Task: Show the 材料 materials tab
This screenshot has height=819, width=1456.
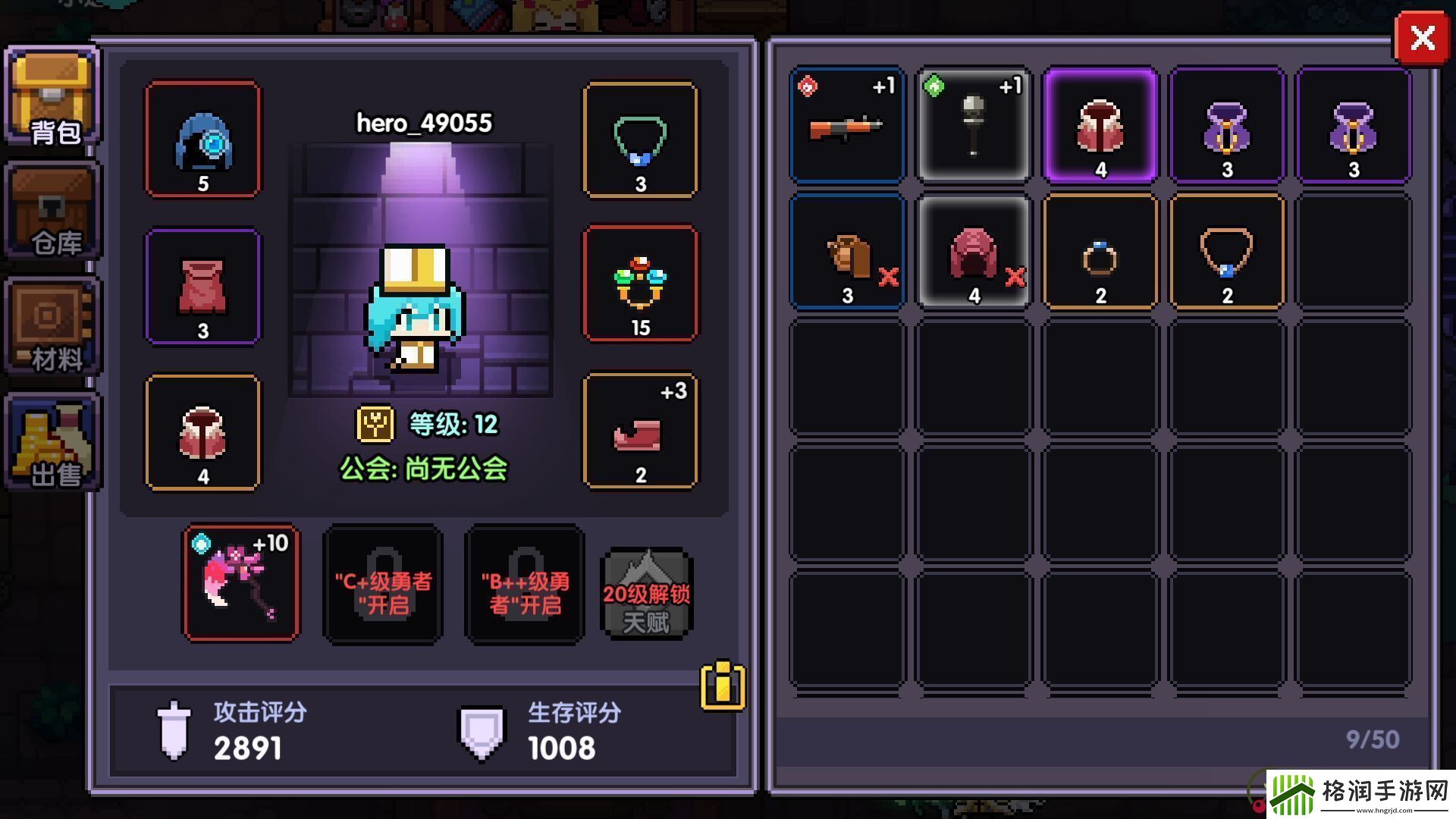Action: click(52, 328)
